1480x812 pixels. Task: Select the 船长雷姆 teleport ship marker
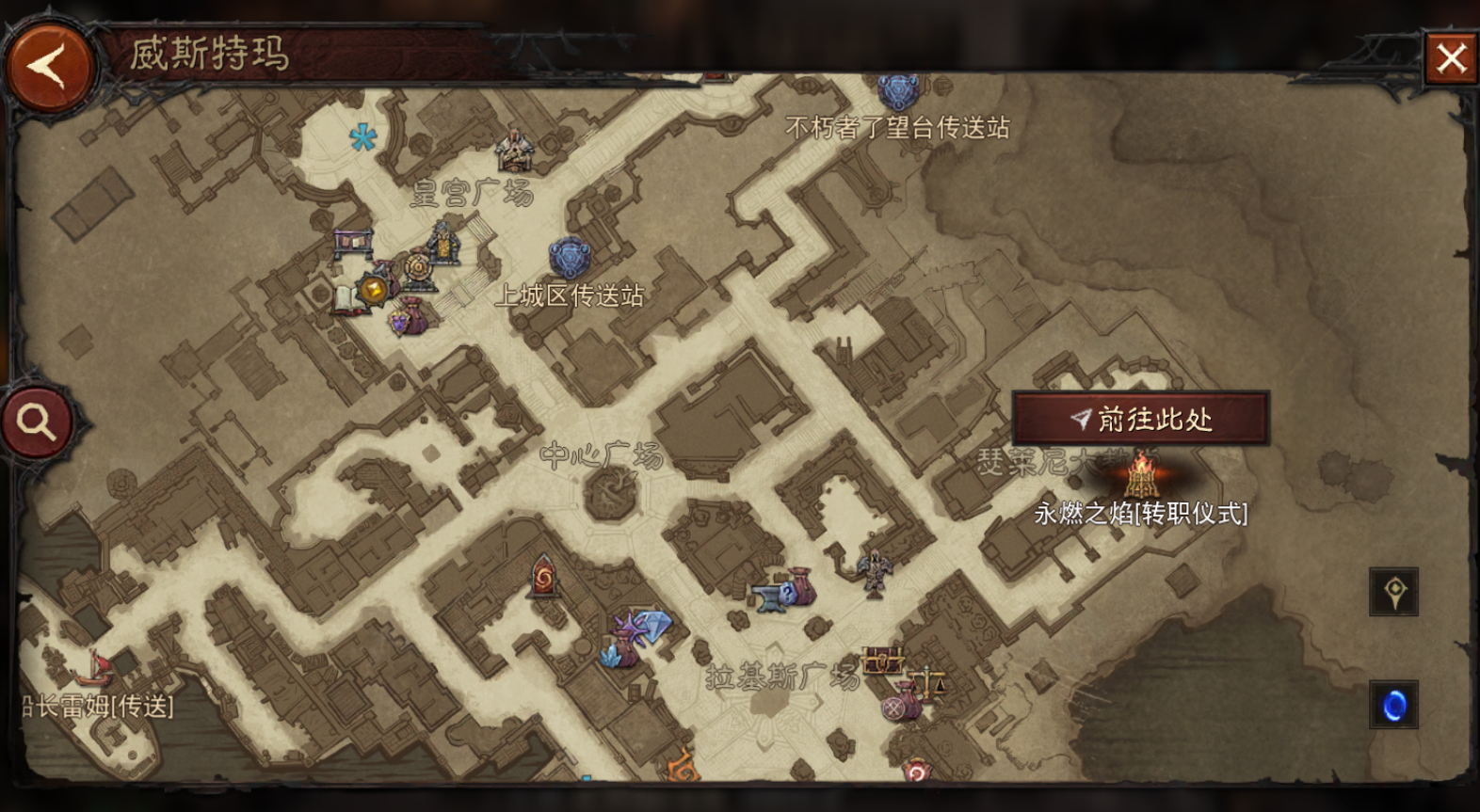[x=93, y=669]
